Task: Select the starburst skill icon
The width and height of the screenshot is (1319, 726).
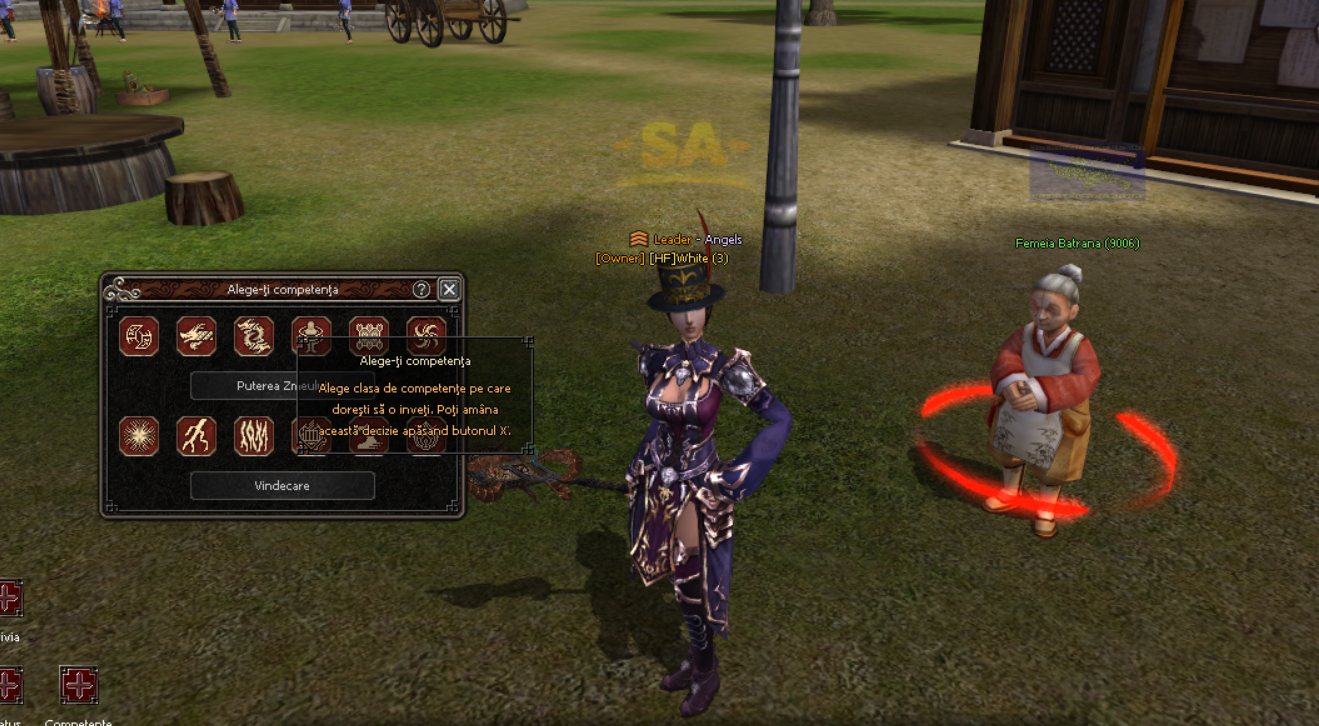Action: click(x=139, y=436)
